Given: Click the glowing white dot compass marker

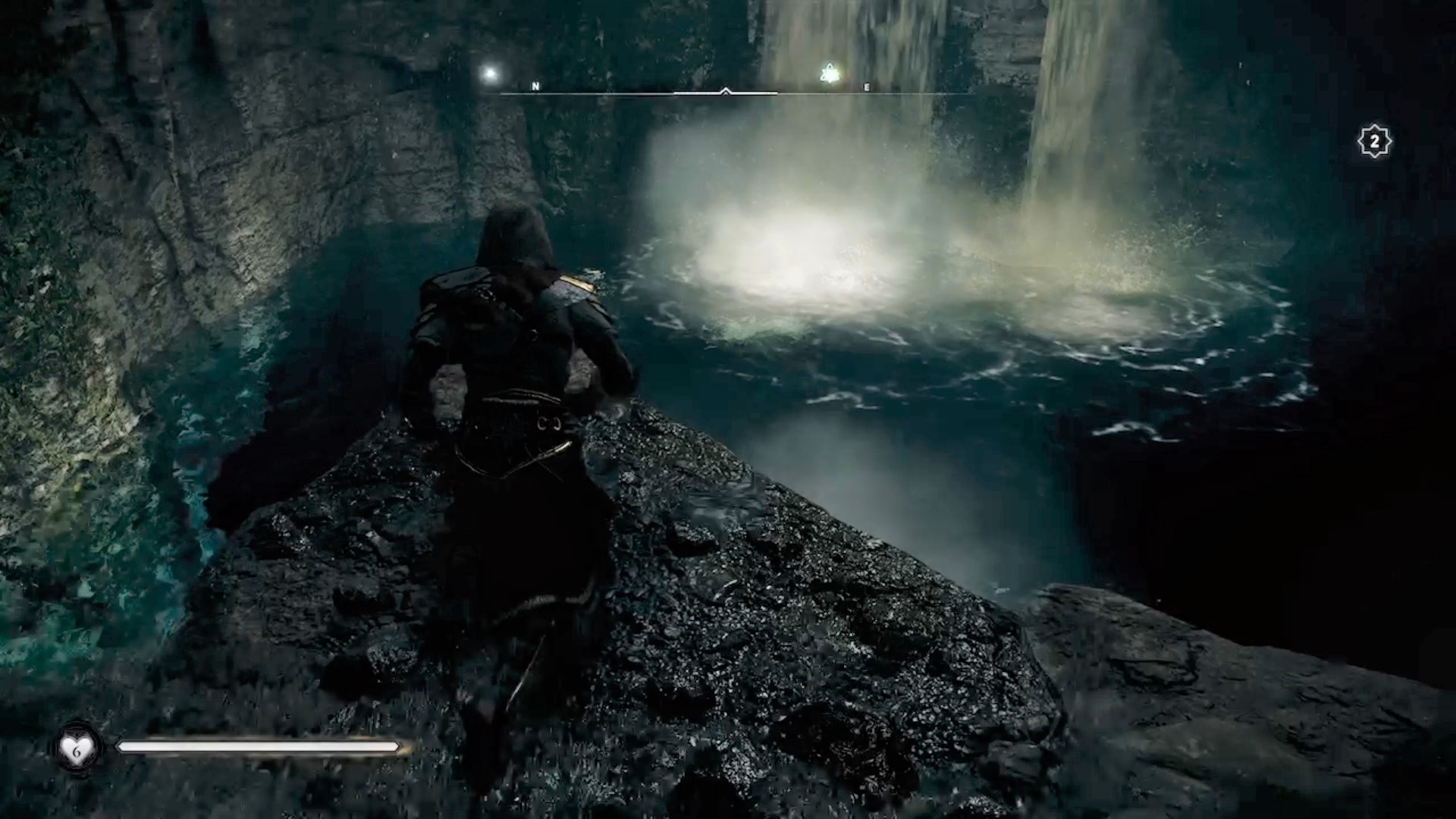Looking at the screenshot, I should tap(490, 74).
